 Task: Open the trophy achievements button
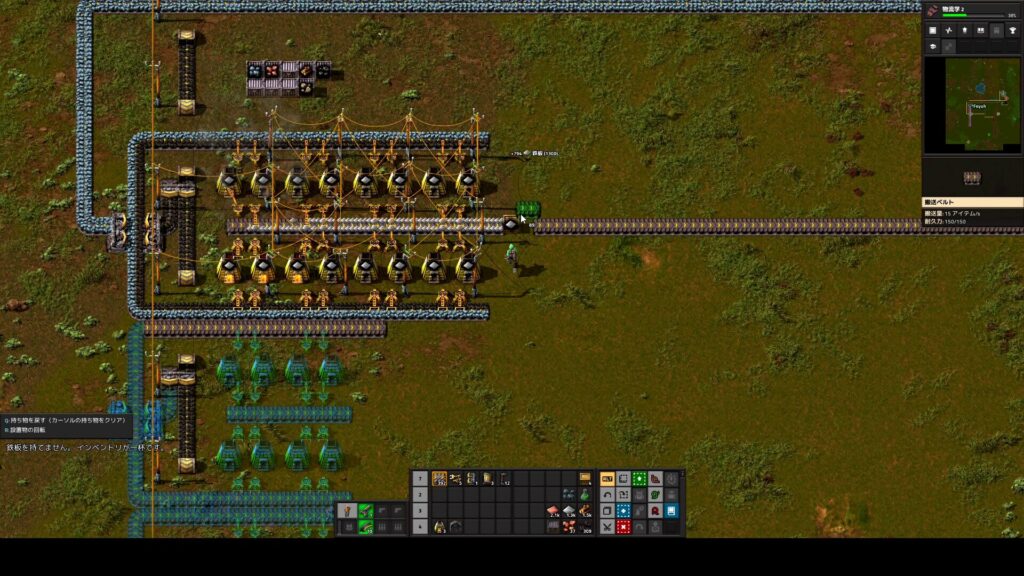pos(1012,31)
